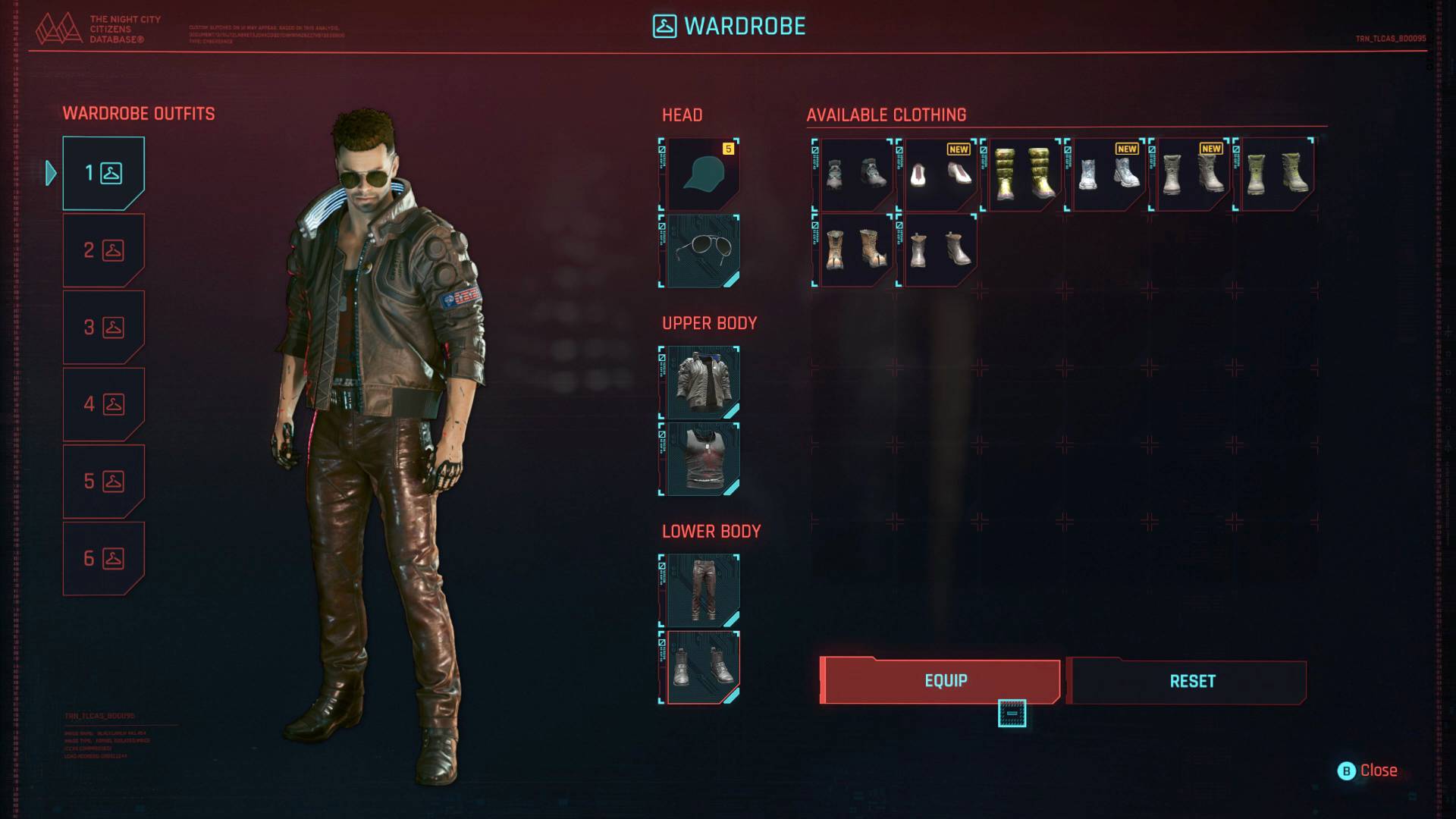The height and width of the screenshot is (819, 1456).
Task: Click the Equip button
Action: [x=940, y=681]
